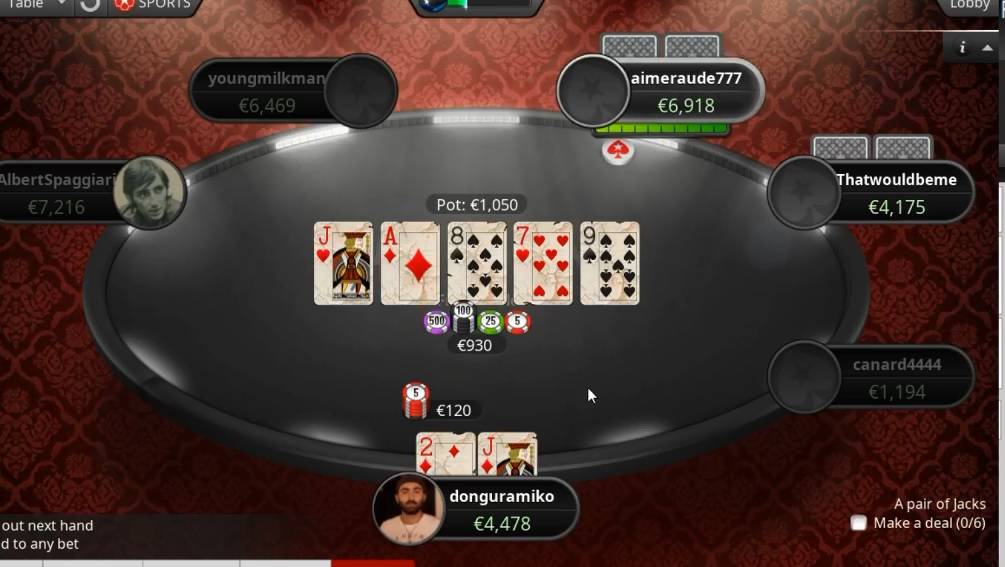The image size is (1005, 567).
Task: Click the refresh arrow icon beside Table
Action: pos(90,5)
